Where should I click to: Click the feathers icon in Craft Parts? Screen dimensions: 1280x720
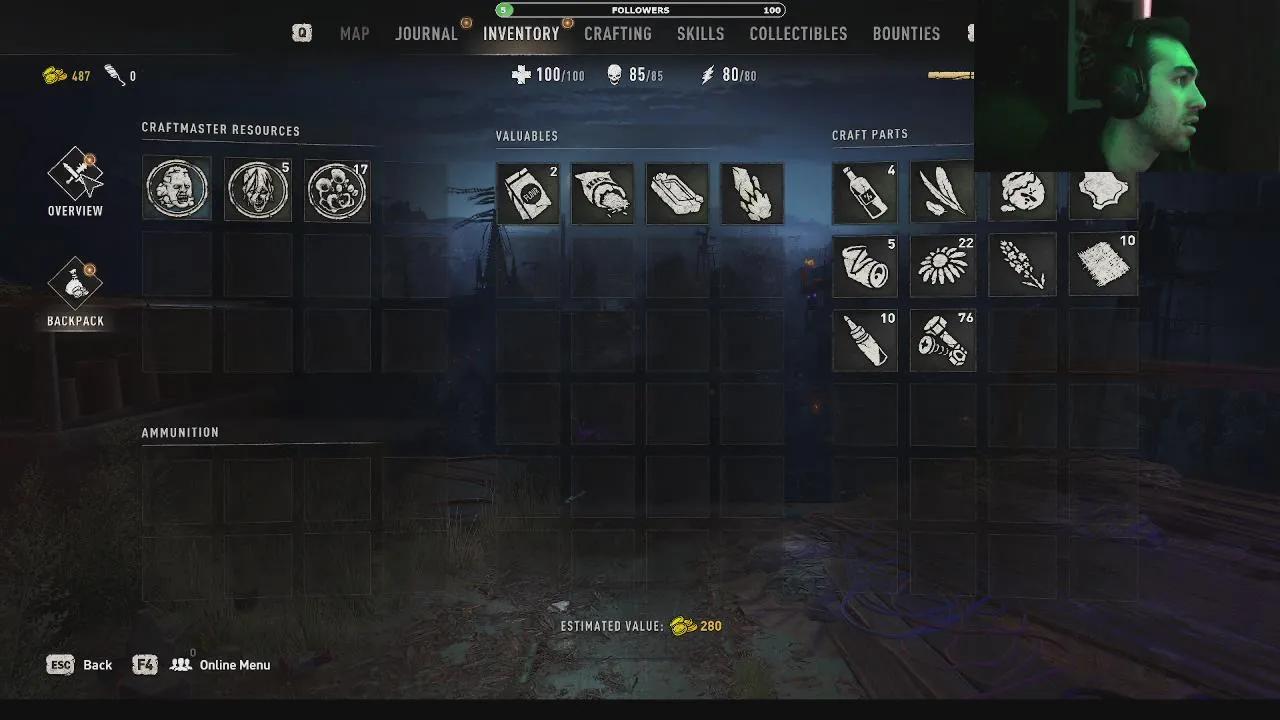click(942, 192)
